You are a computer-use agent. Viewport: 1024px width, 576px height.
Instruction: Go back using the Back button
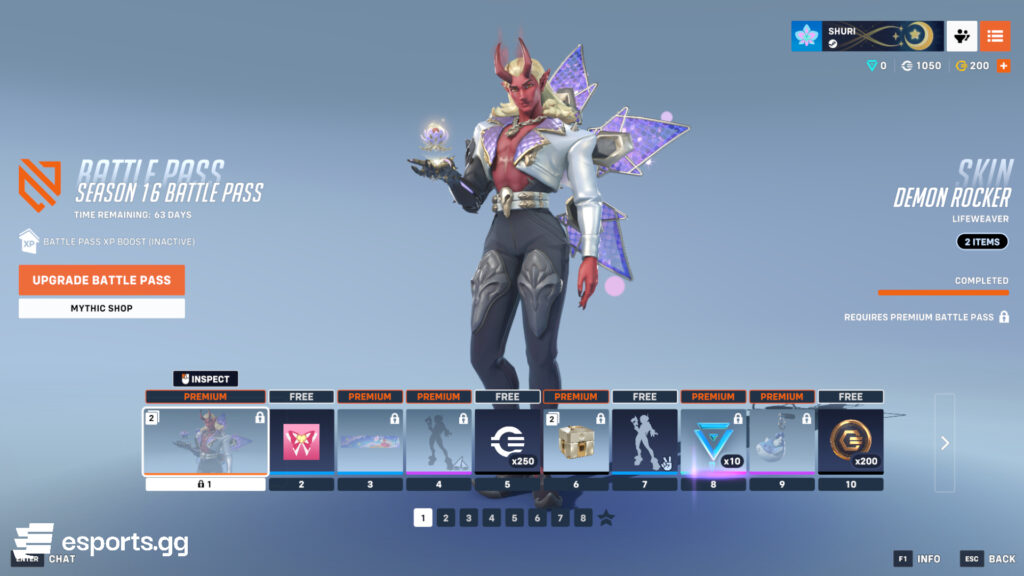tap(989, 559)
